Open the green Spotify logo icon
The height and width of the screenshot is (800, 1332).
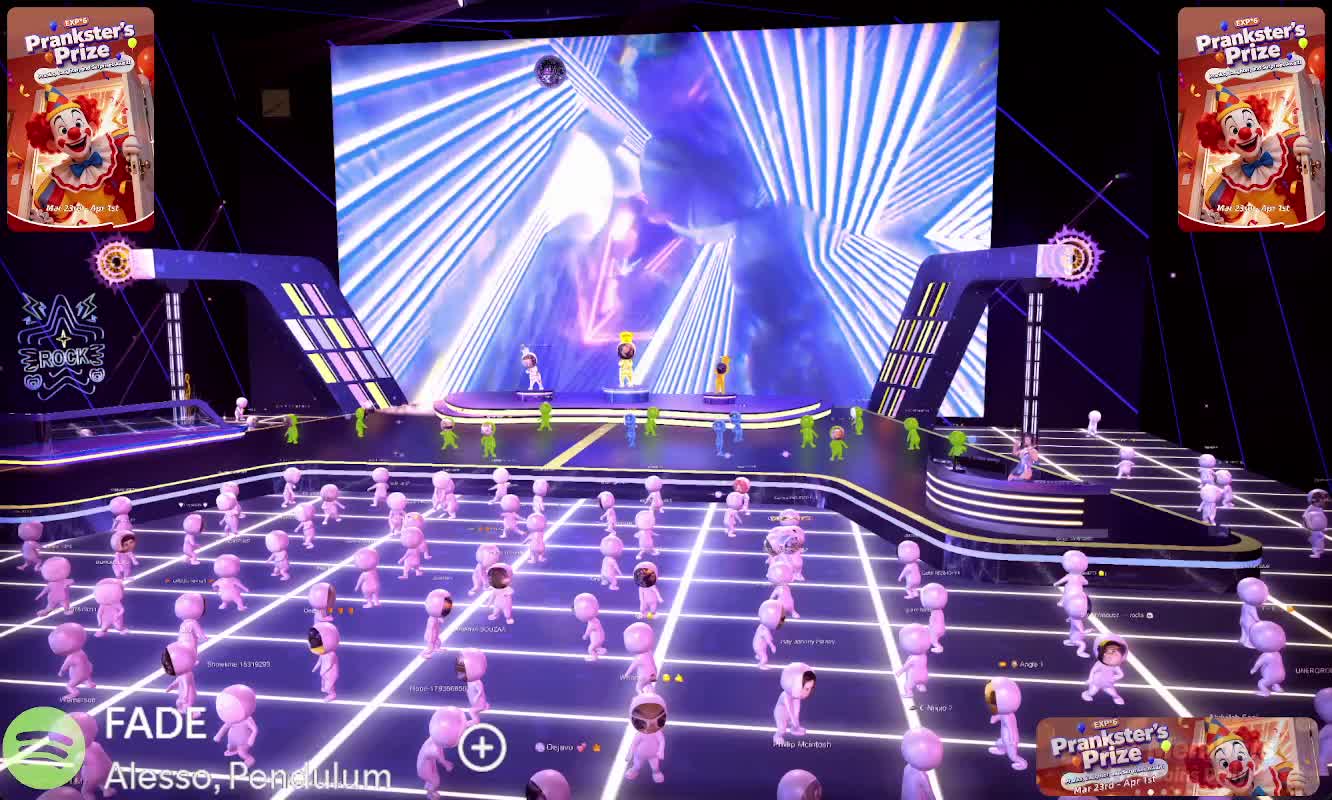pyautogui.click(x=42, y=746)
